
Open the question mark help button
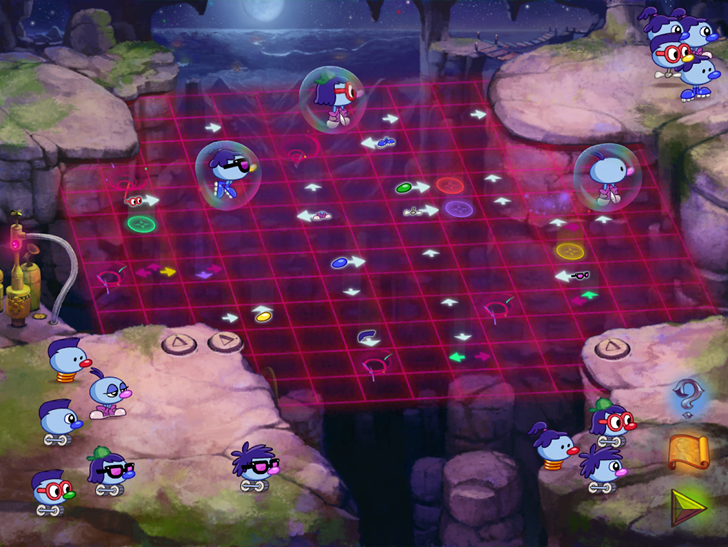(x=688, y=397)
